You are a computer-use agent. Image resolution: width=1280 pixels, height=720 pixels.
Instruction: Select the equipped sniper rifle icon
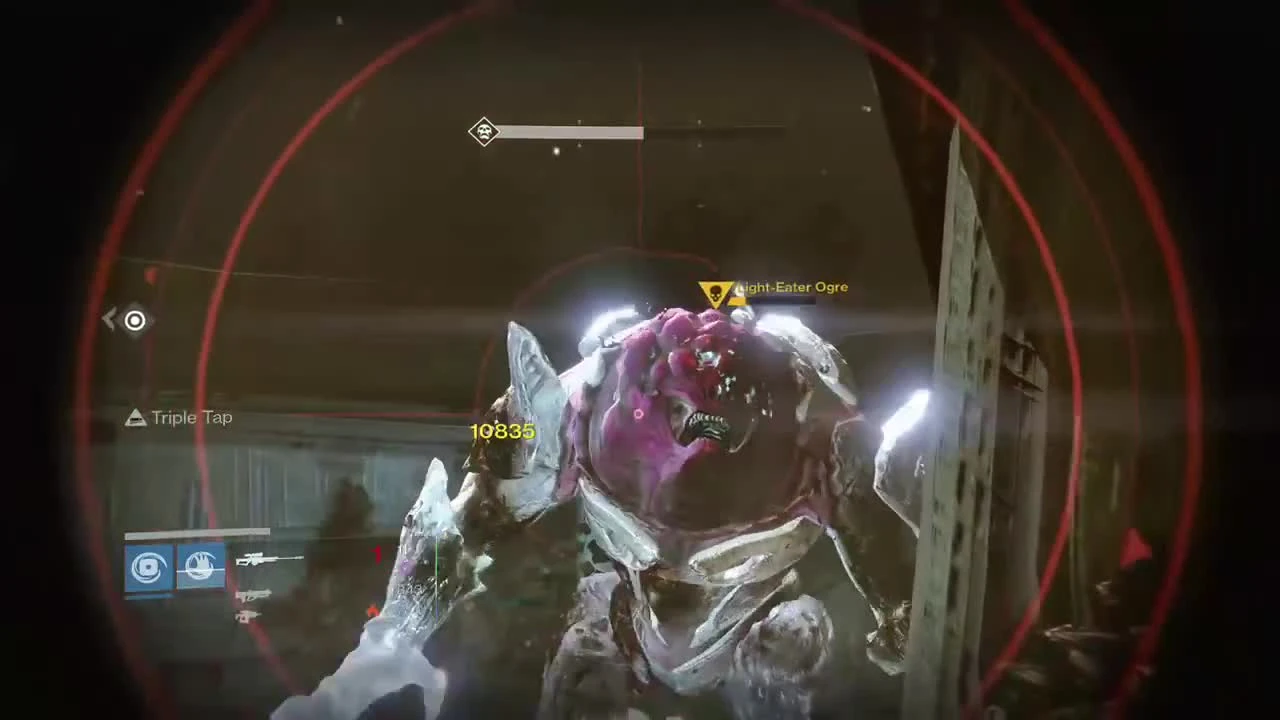click(x=267, y=559)
